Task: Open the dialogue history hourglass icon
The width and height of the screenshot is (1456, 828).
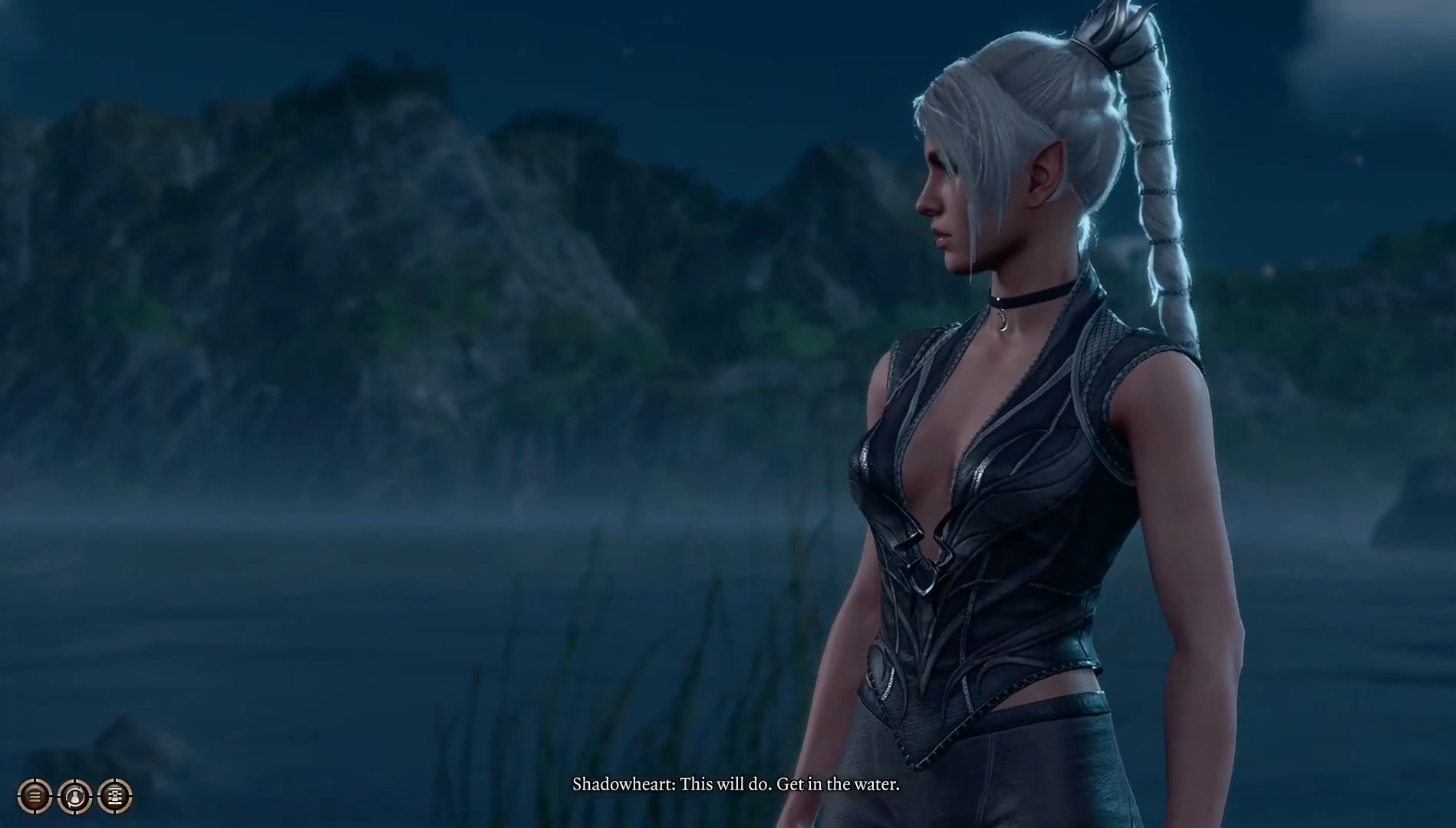Action: point(115,797)
